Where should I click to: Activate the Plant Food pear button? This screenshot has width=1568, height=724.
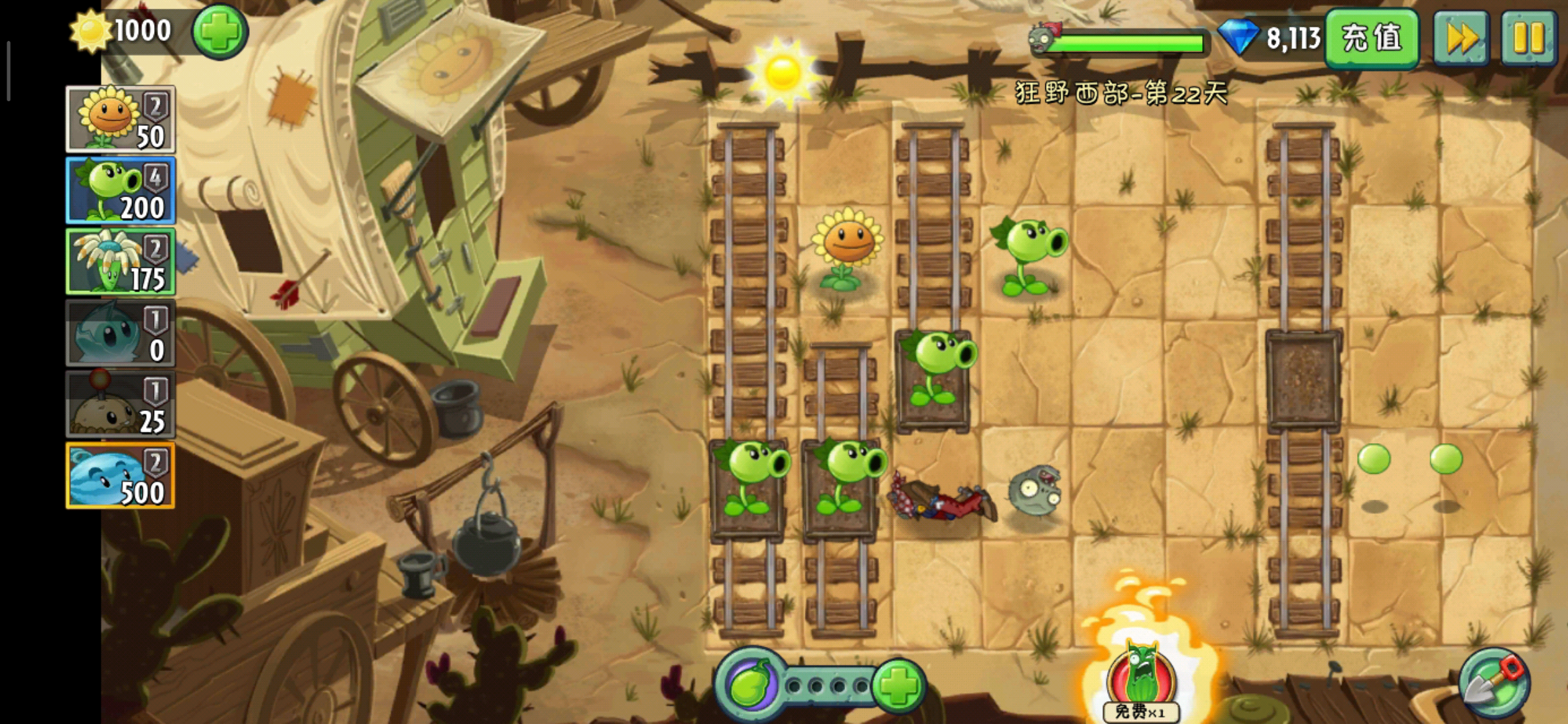point(752,685)
